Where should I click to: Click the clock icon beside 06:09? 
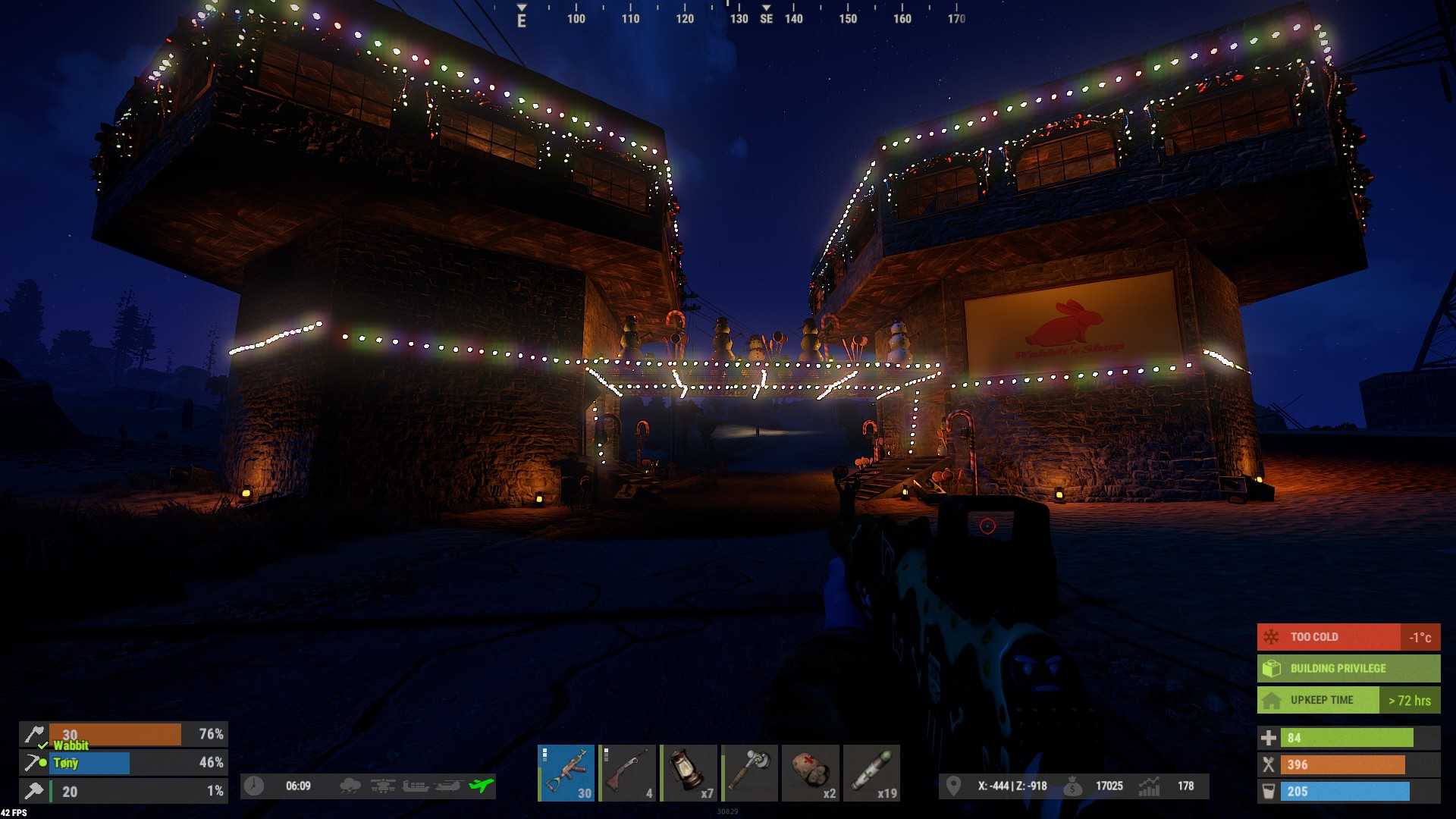point(254,786)
